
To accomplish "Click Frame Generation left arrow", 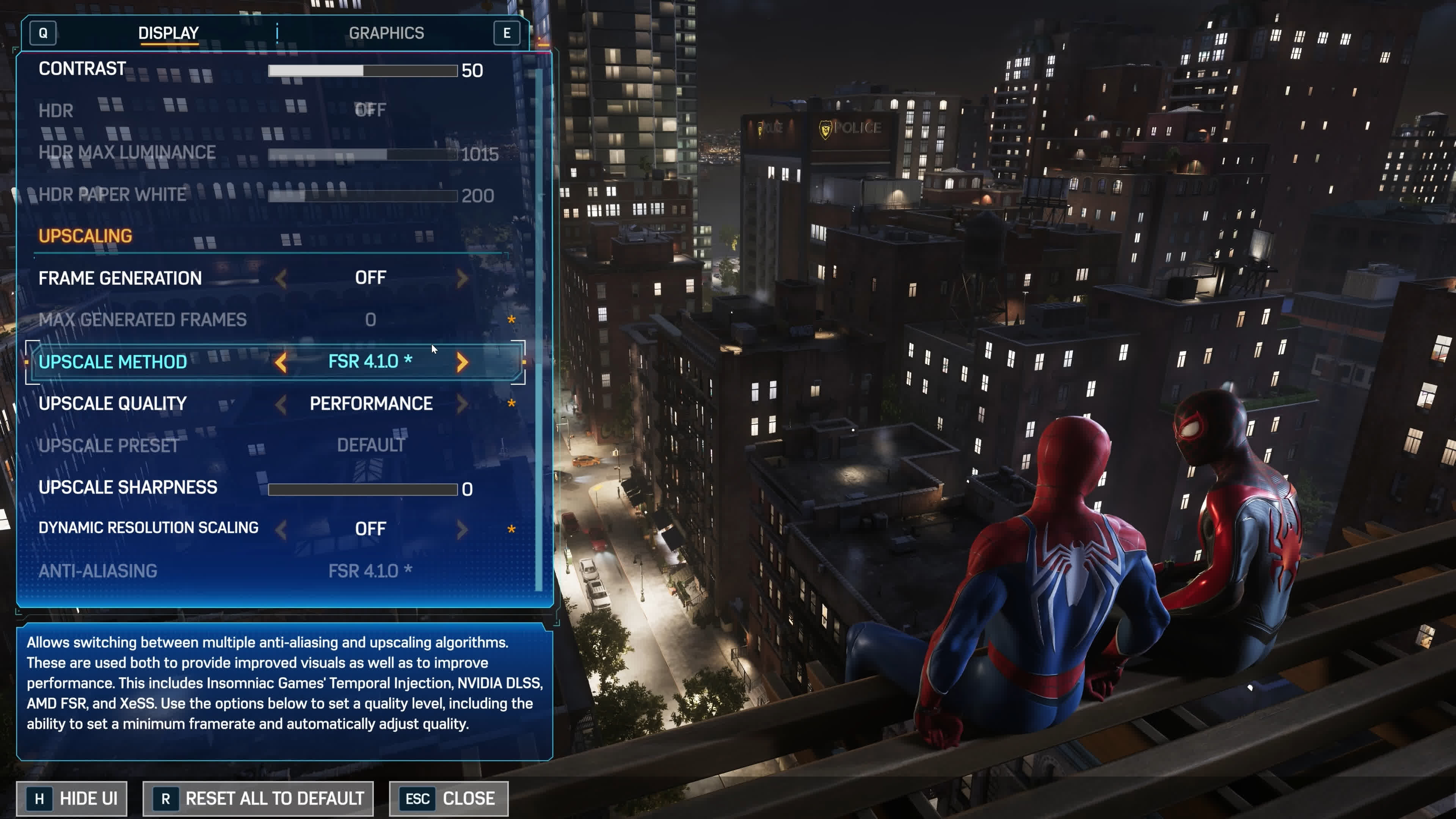I will tap(281, 278).
